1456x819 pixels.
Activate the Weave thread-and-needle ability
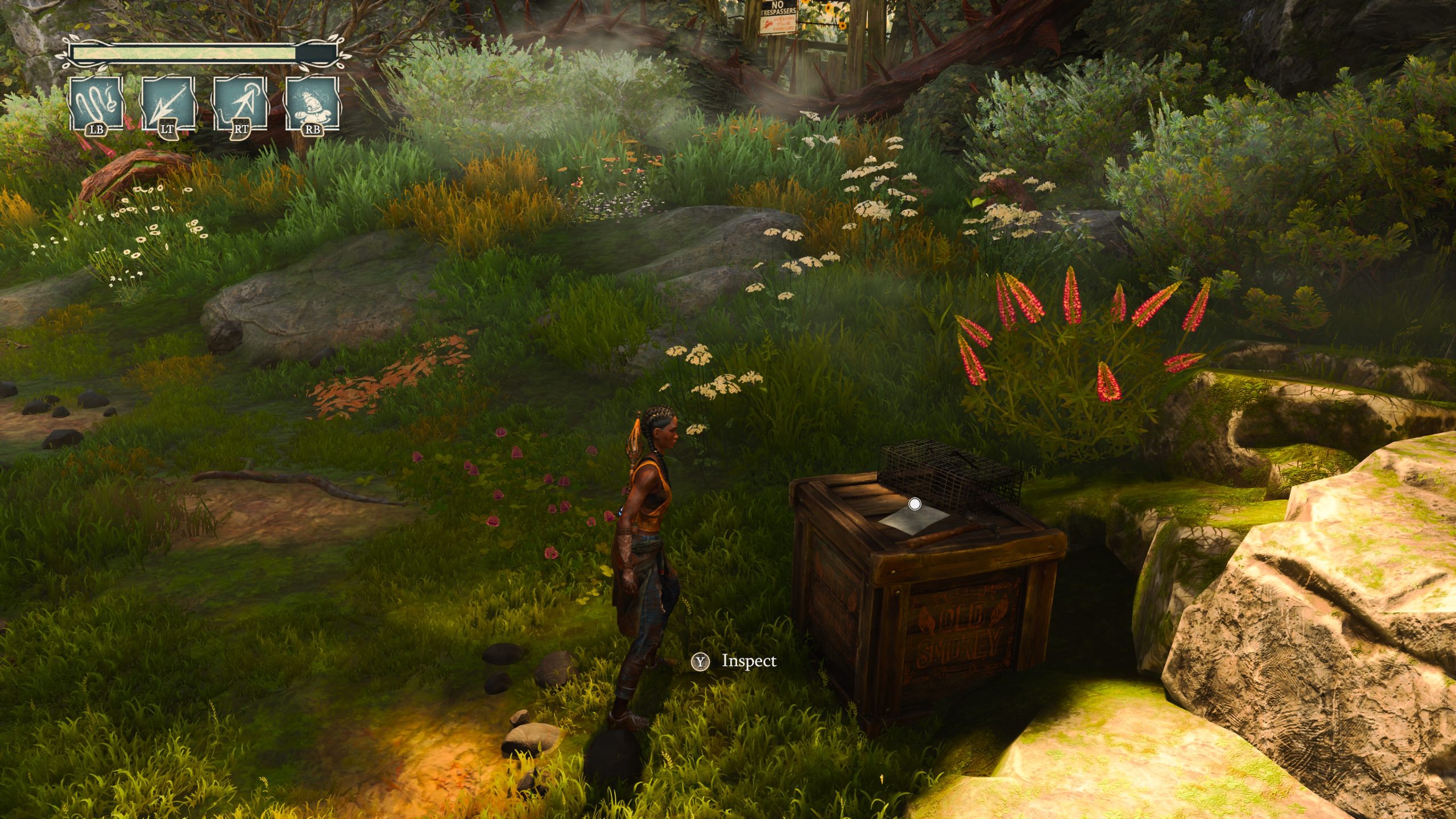tap(95, 104)
